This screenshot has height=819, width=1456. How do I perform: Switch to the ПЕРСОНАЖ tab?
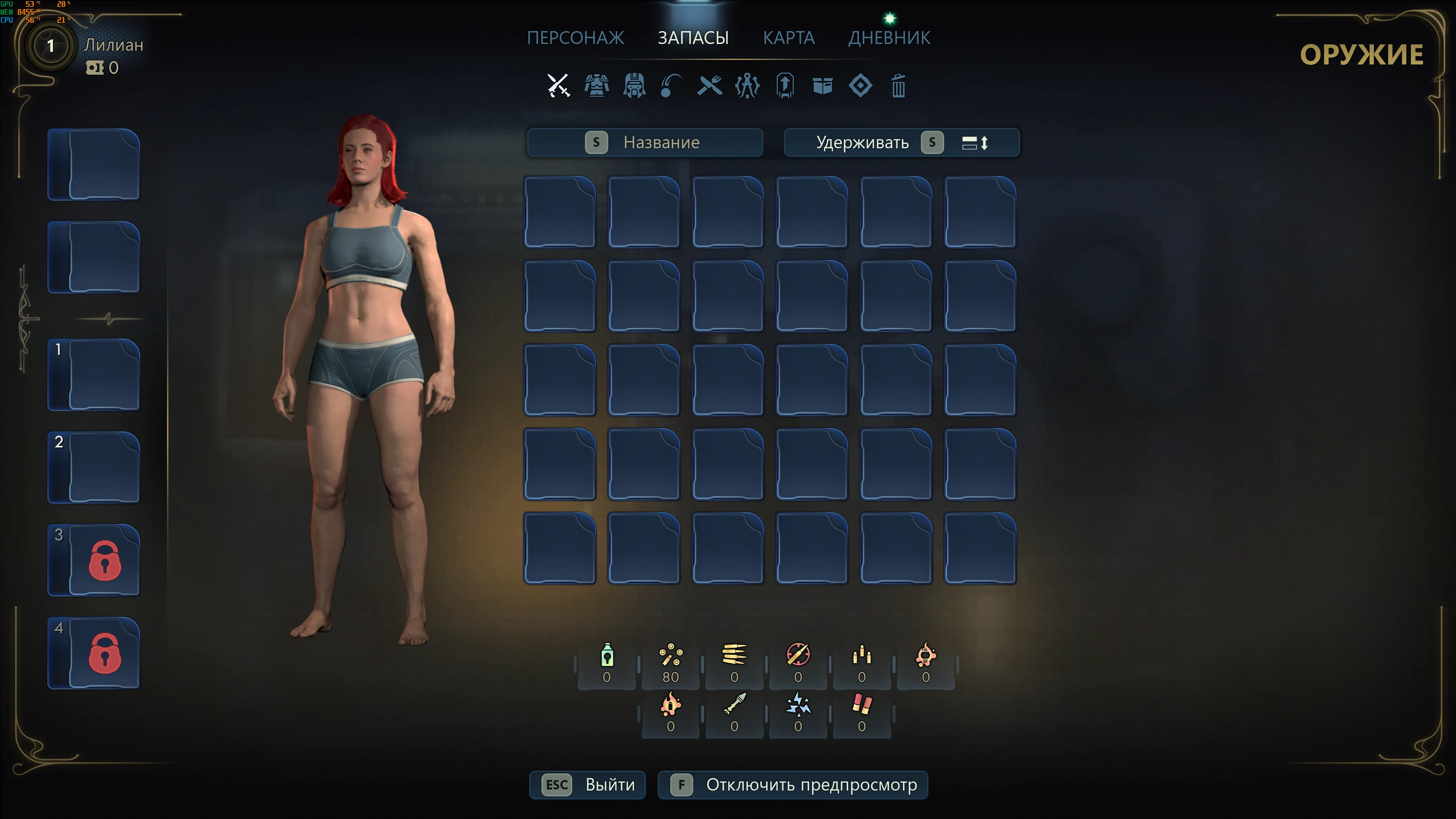576,38
